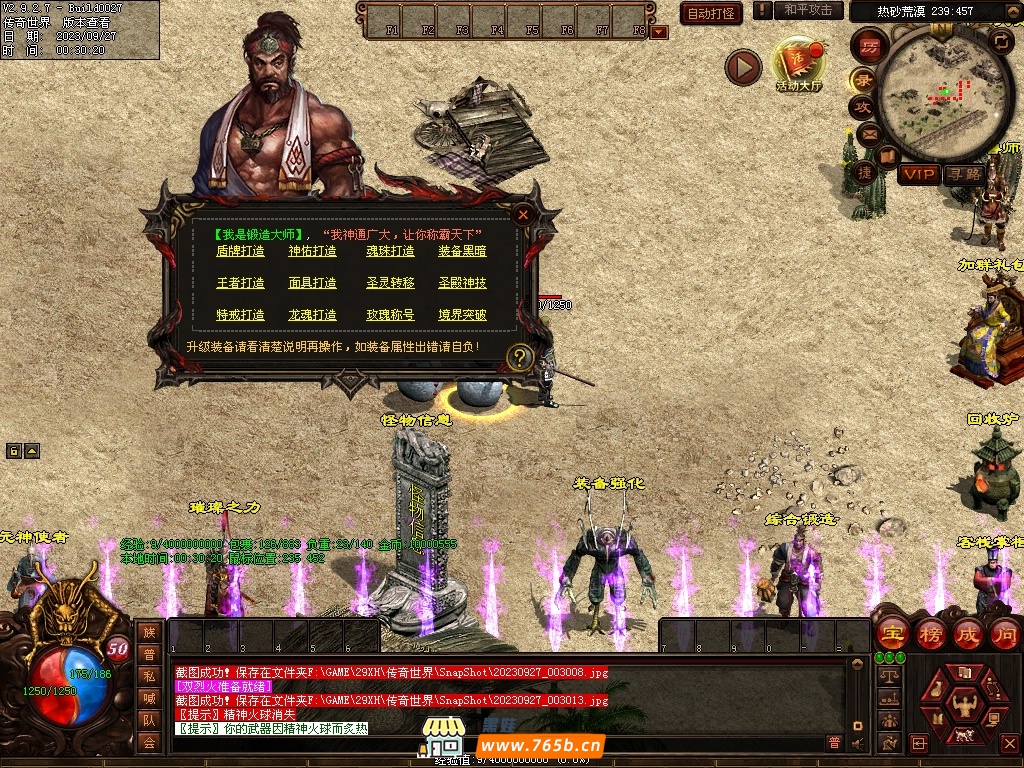Open 境界突破 realm breakthrough
Screen dimensions: 1024x768
(462, 315)
